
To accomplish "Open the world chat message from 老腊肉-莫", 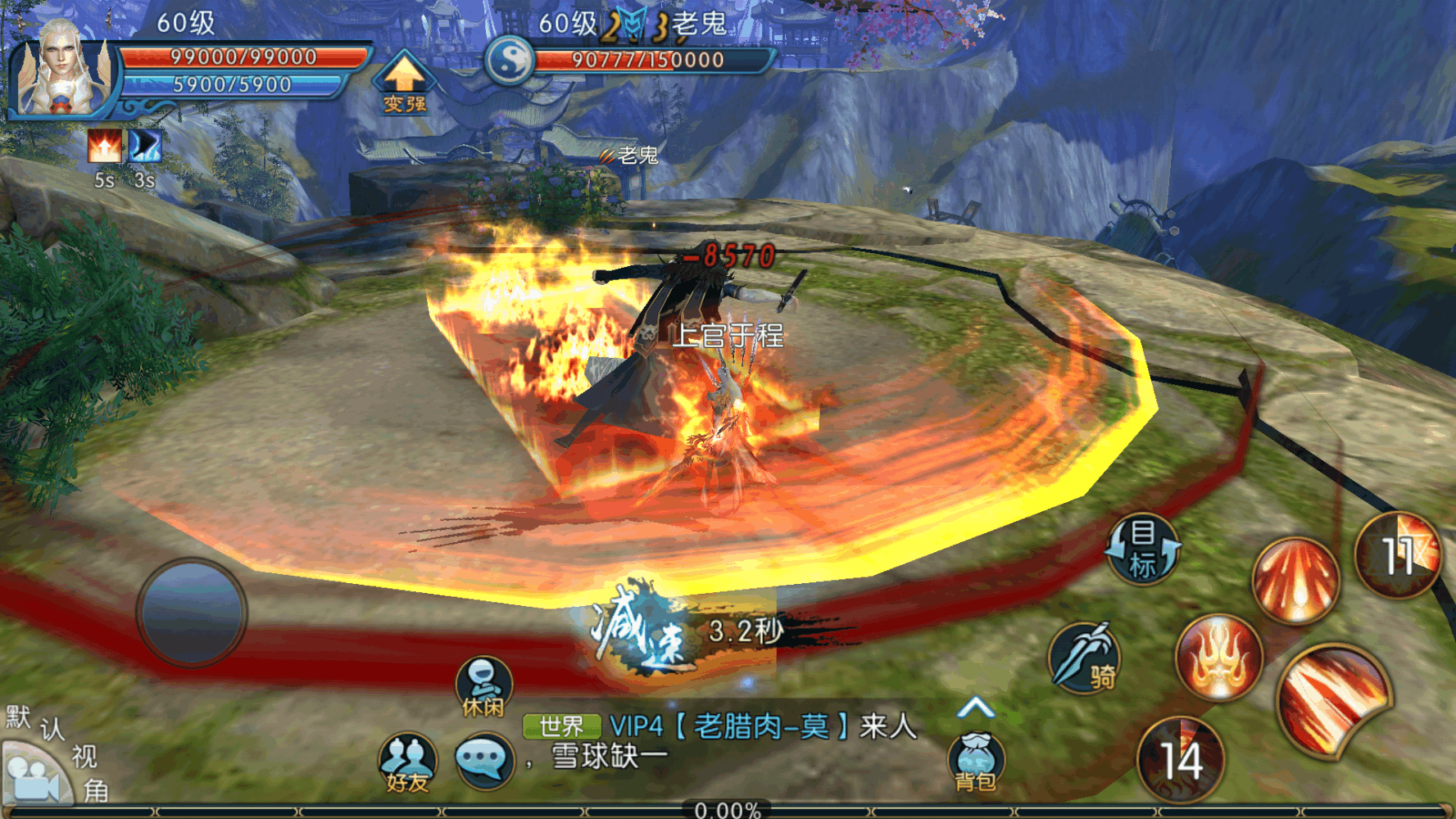I will 762,727.
